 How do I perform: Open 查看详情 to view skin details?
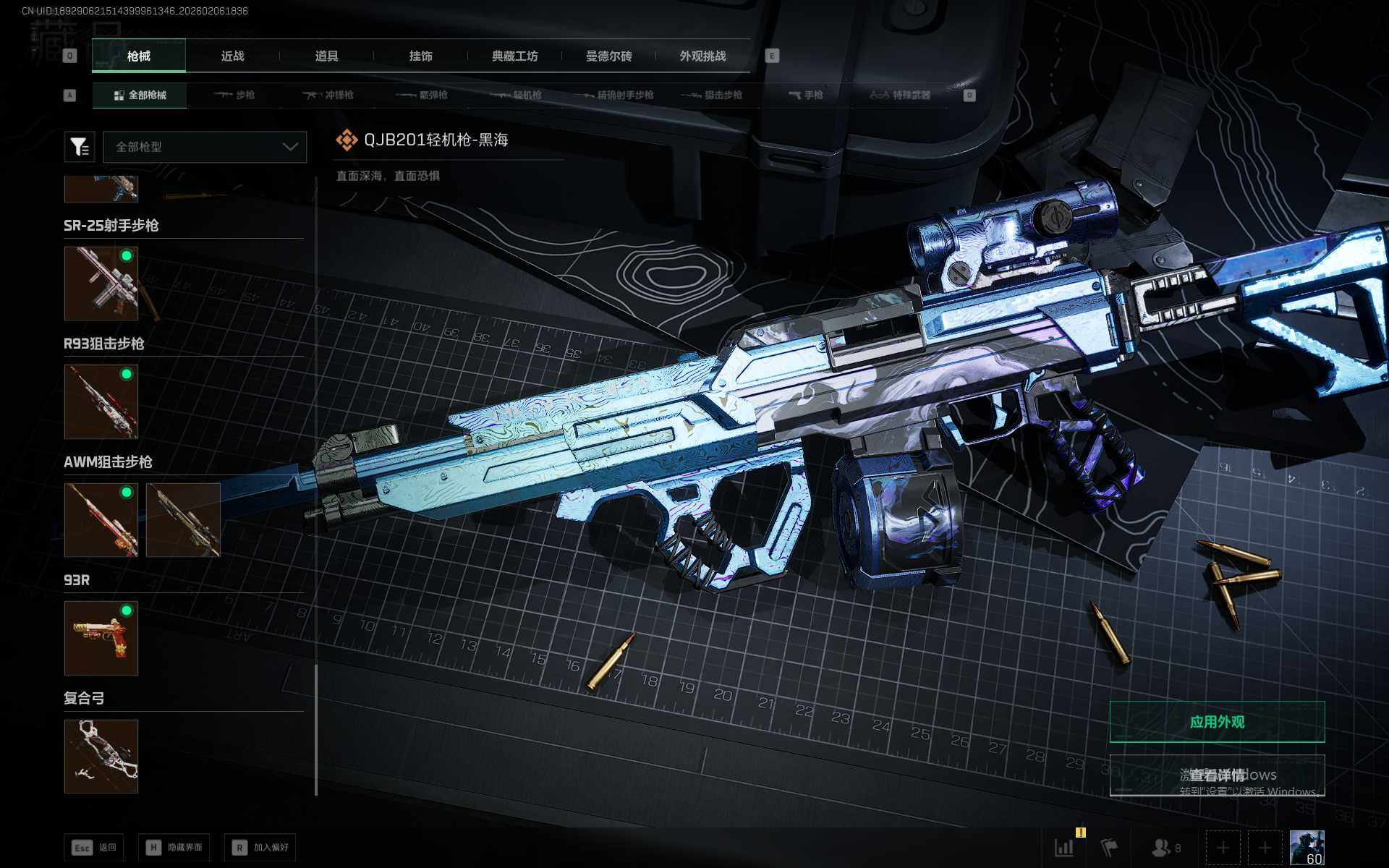(x=1217, y=775)
